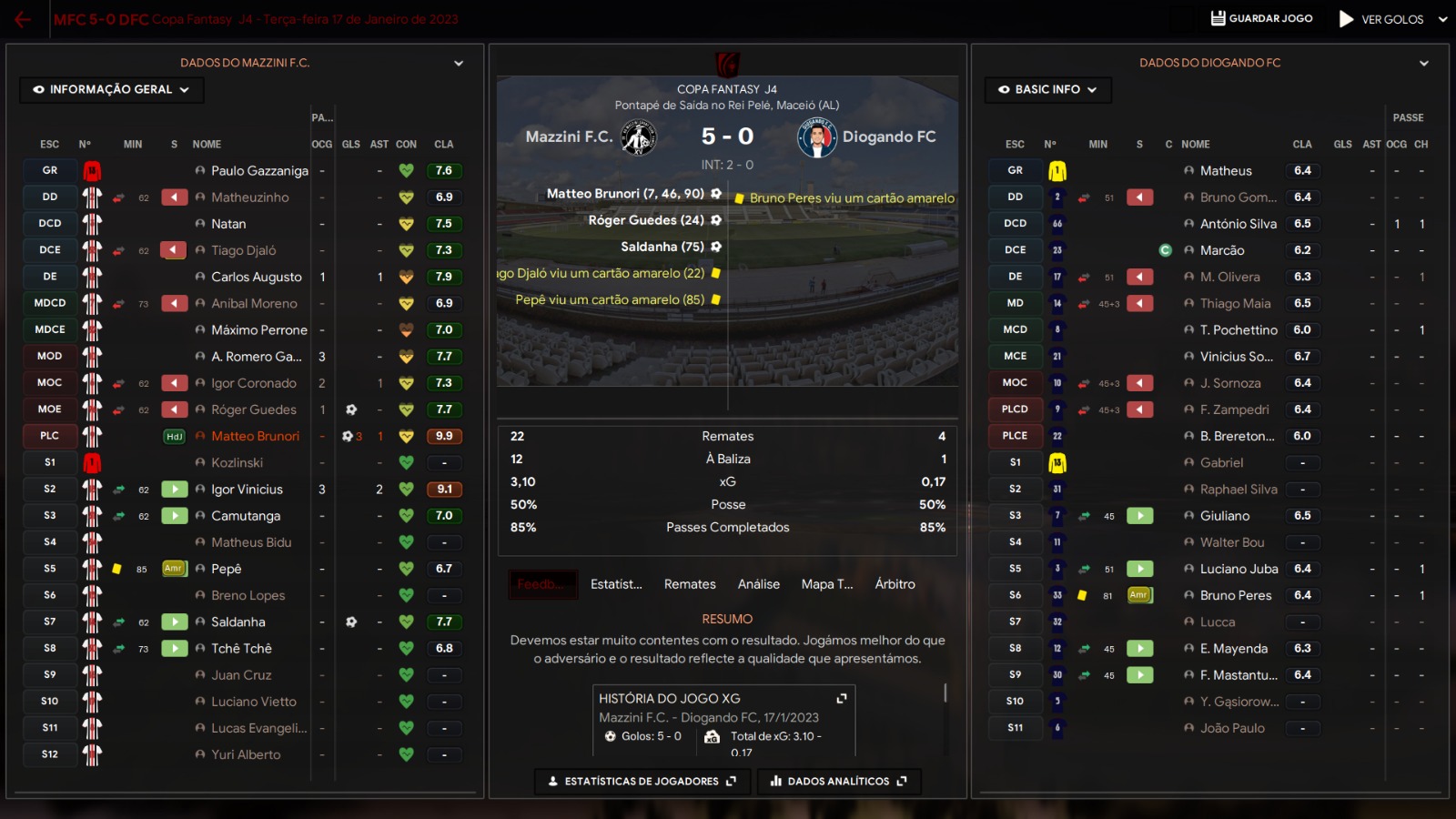This screenshot has height=819, width=1456.
Task: Expand the História do Jogo xG widget
Action: (842, 698)
